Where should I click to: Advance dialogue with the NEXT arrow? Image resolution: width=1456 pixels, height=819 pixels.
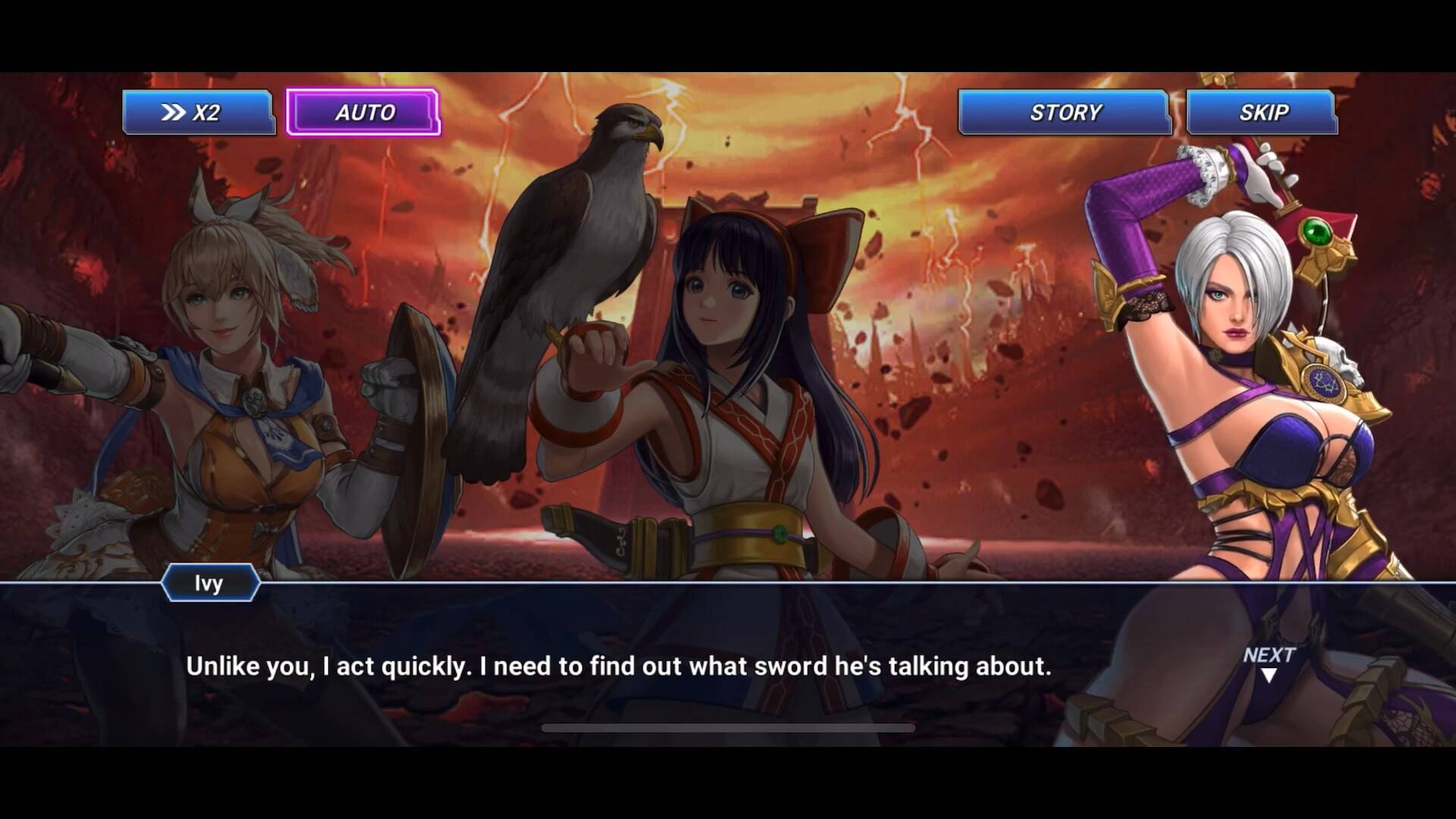(1268, 663)
